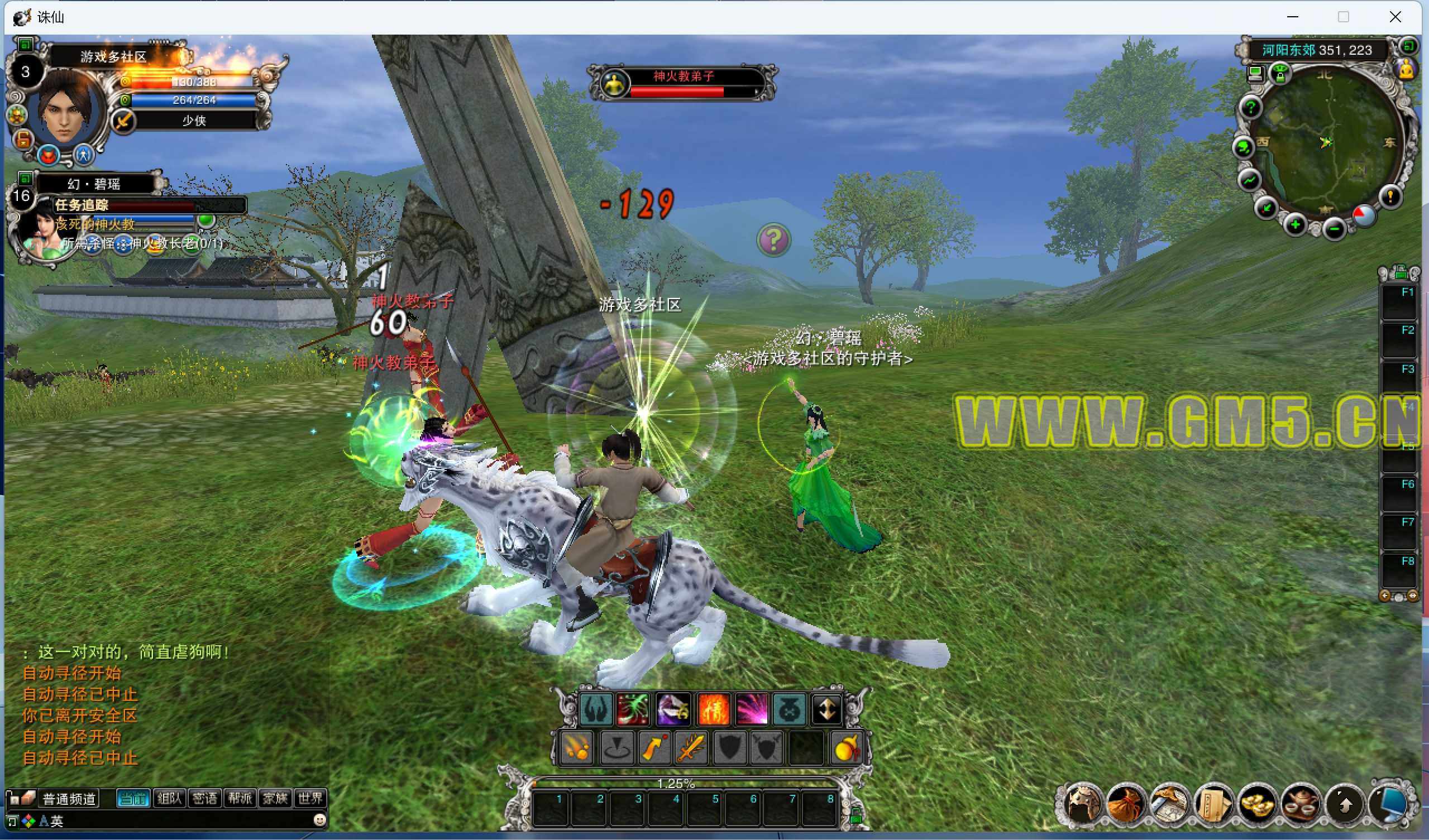
Task: Open the orange bag inventory icon
Action: (x=1125, y=805)
